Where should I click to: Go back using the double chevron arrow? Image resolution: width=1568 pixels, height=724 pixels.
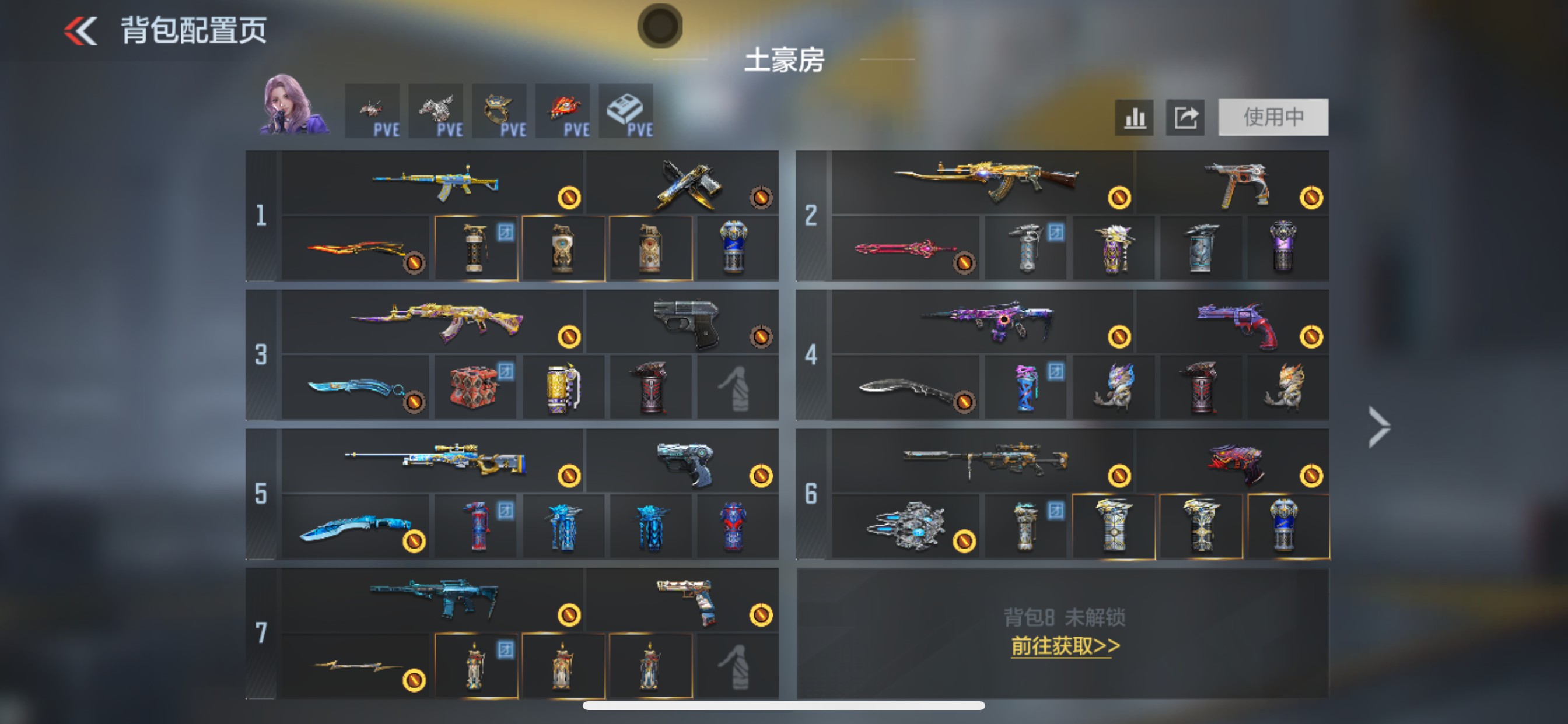tap(82, 30)
